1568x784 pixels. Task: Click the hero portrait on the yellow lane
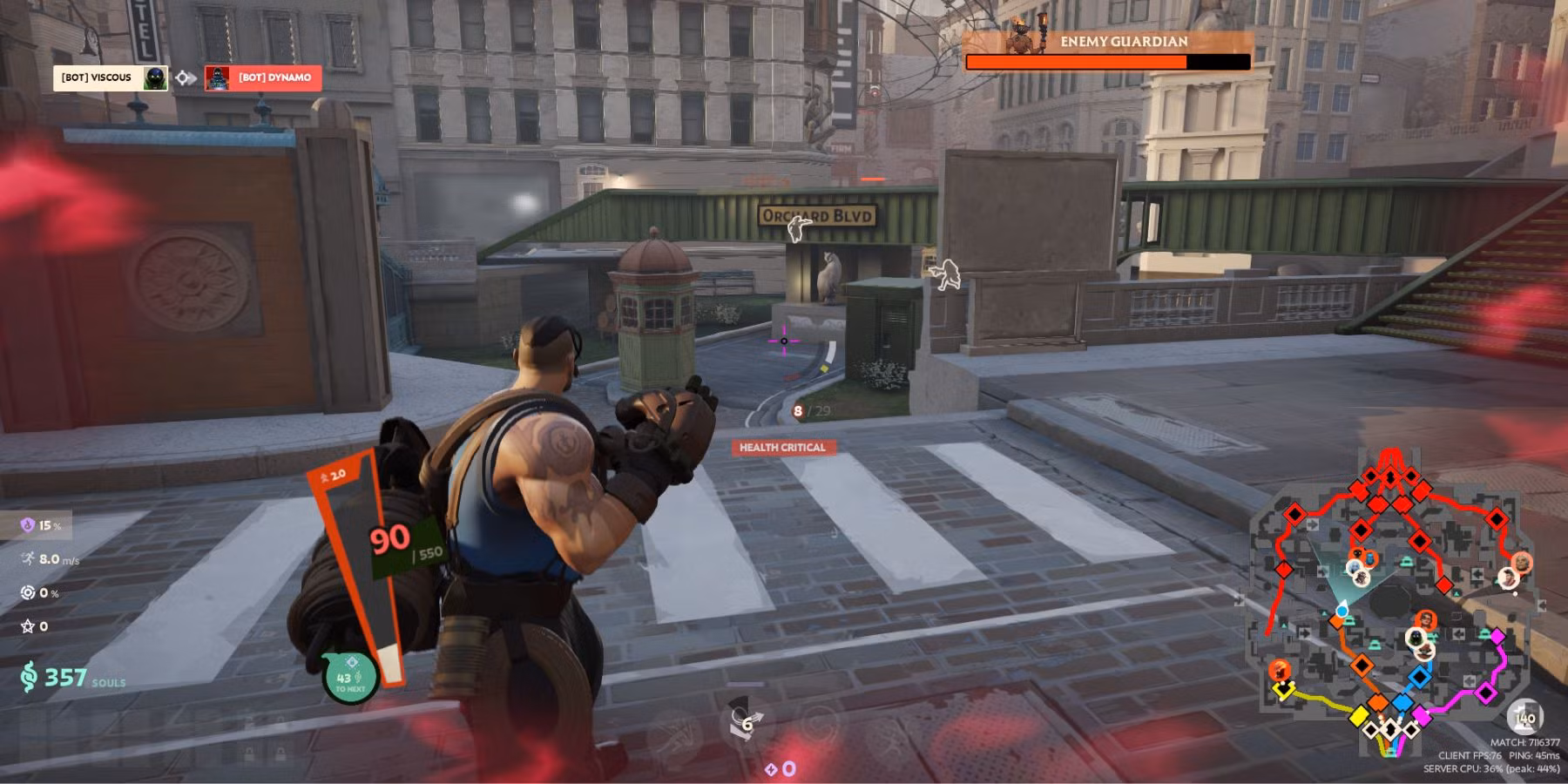[1279, 670]
